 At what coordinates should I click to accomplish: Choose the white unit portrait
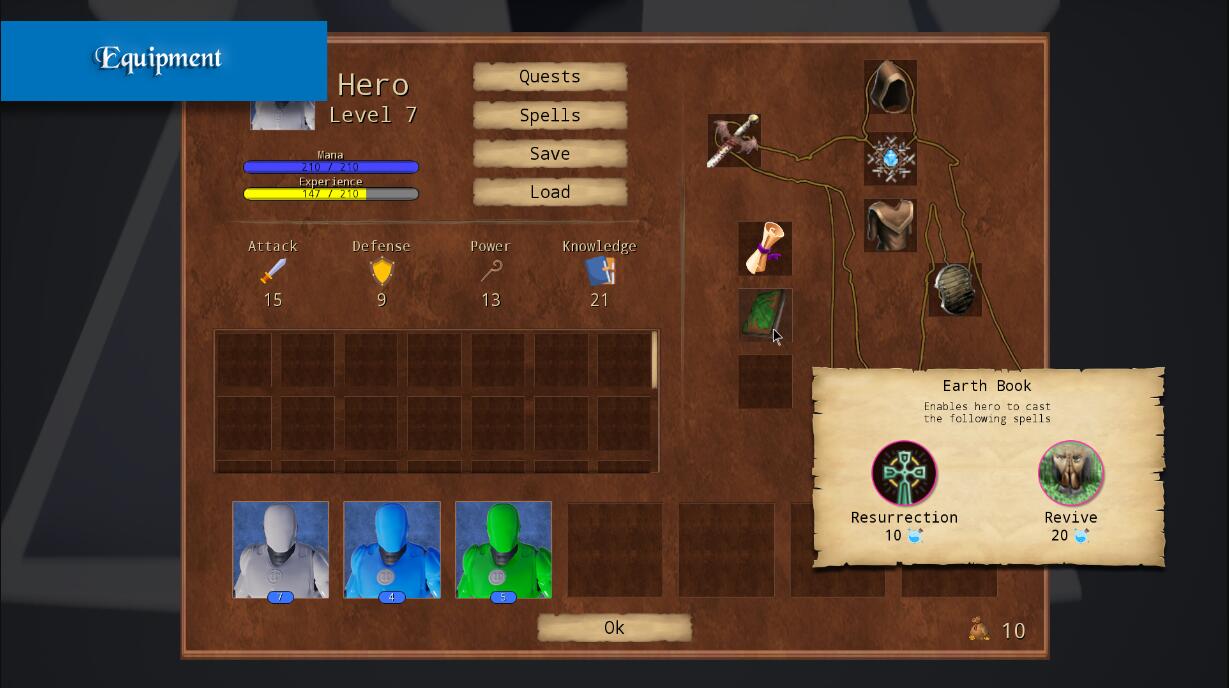click(280, 550)
